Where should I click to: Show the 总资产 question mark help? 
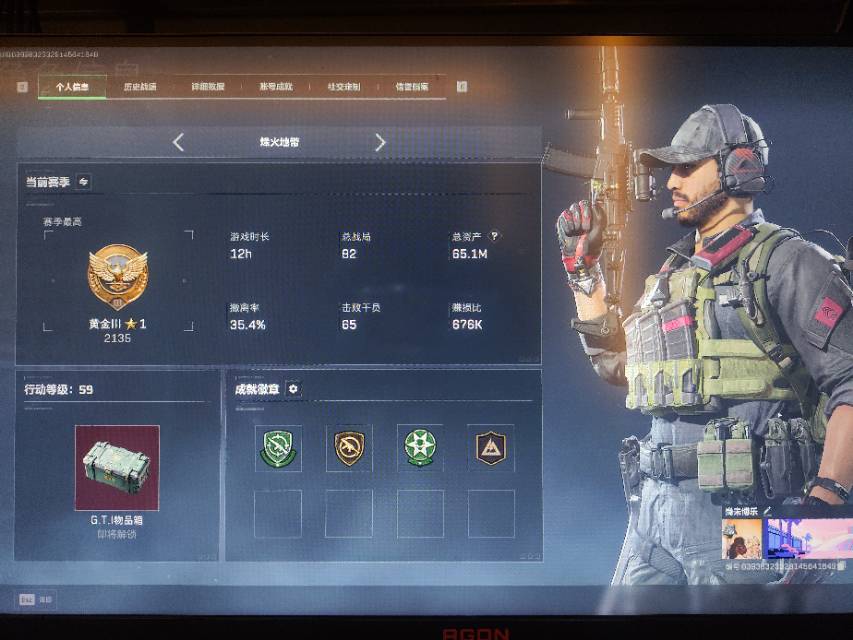coord(494,237)
